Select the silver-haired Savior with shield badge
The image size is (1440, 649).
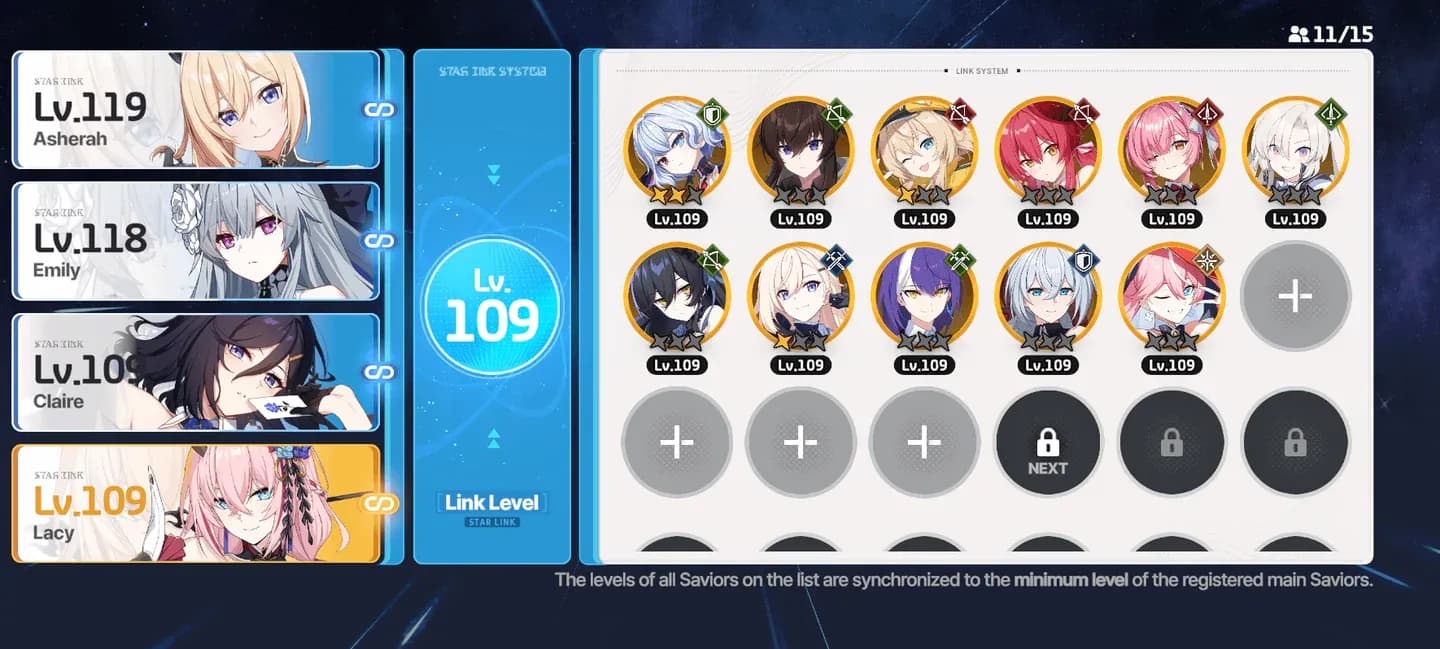1047,297
